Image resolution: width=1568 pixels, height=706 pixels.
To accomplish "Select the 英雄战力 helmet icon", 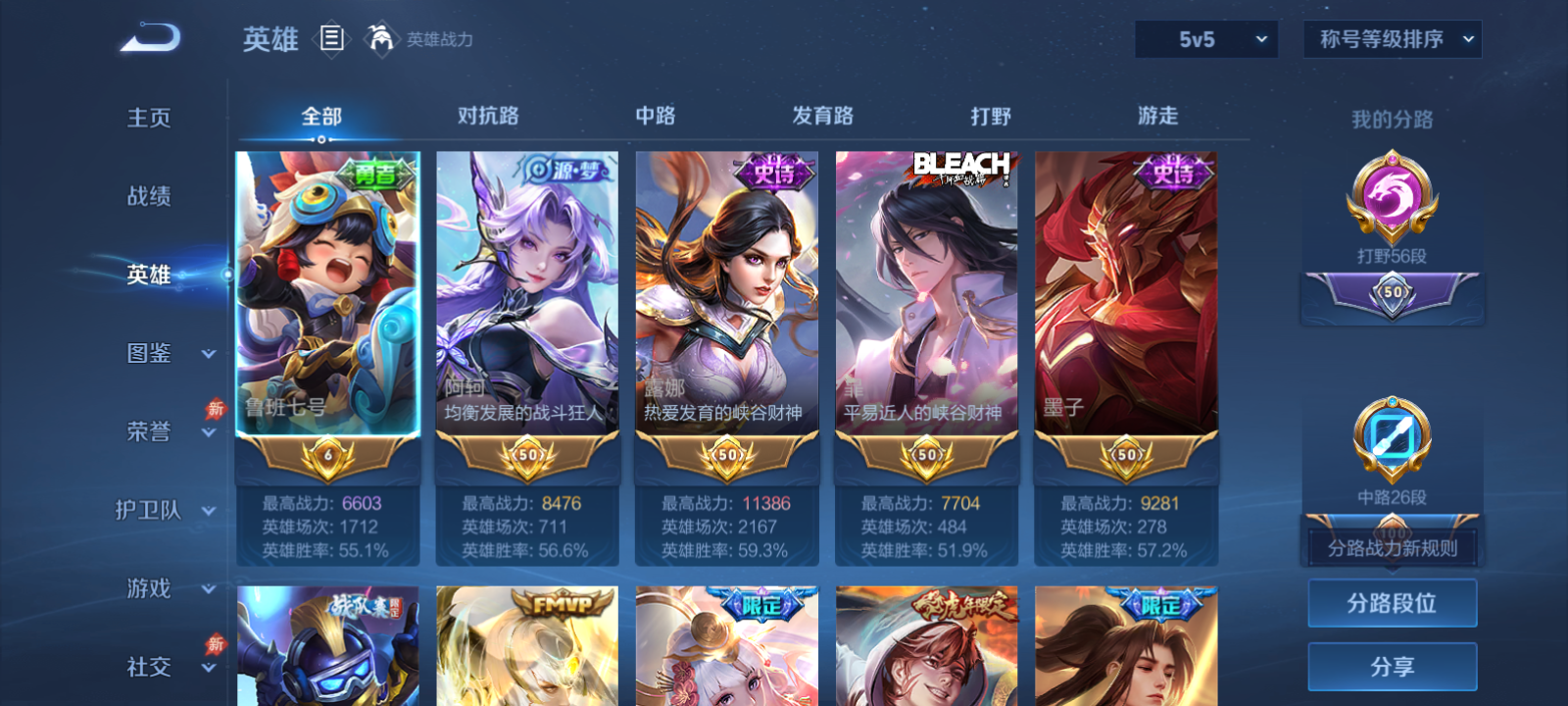I will (x=381, y=39).
